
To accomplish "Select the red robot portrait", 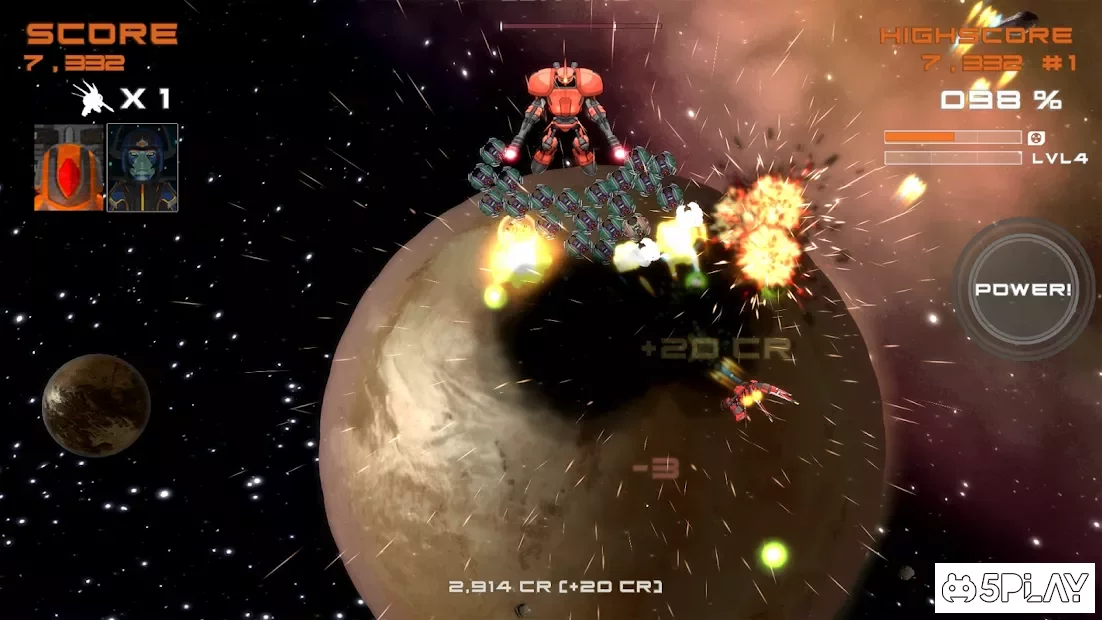I will click(69, 168).
